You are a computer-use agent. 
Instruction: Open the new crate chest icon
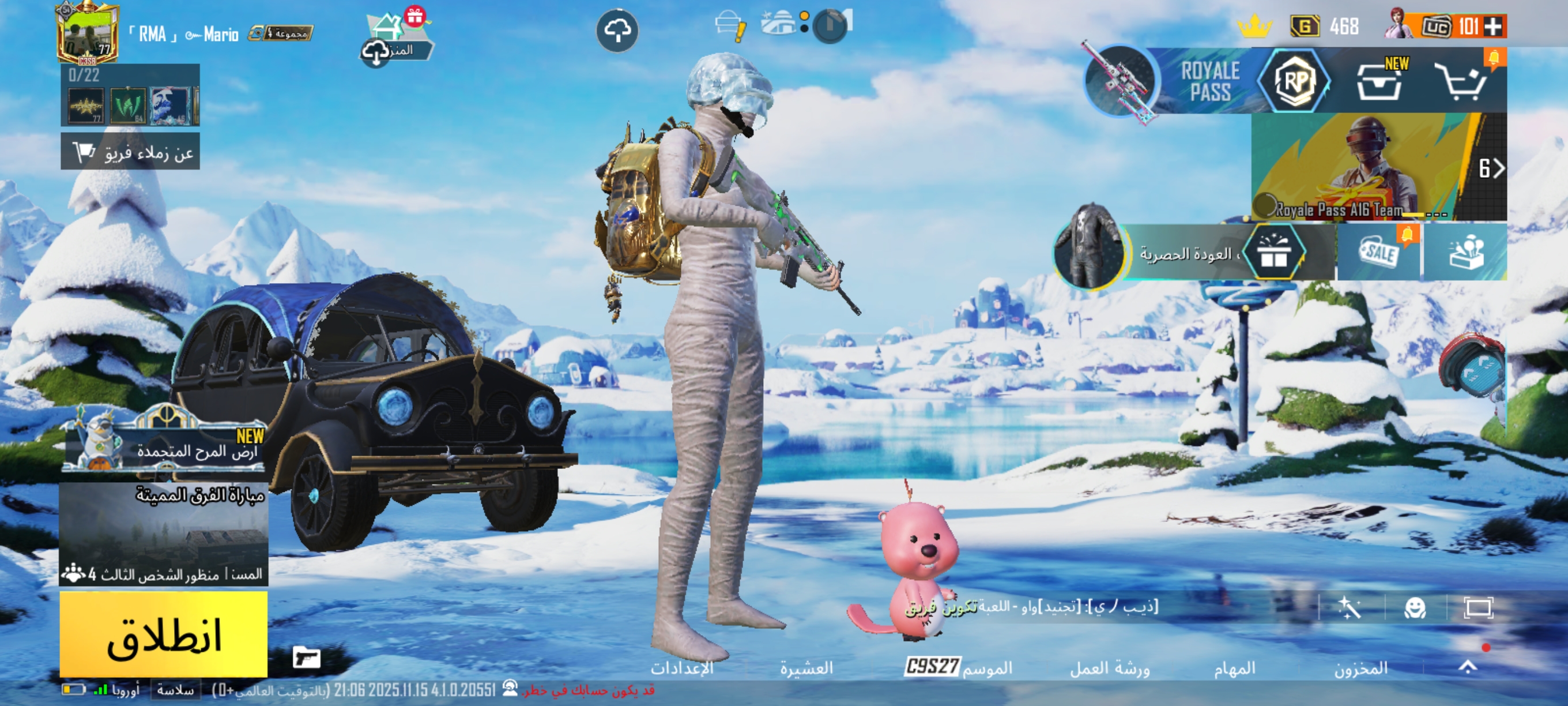1380,82
